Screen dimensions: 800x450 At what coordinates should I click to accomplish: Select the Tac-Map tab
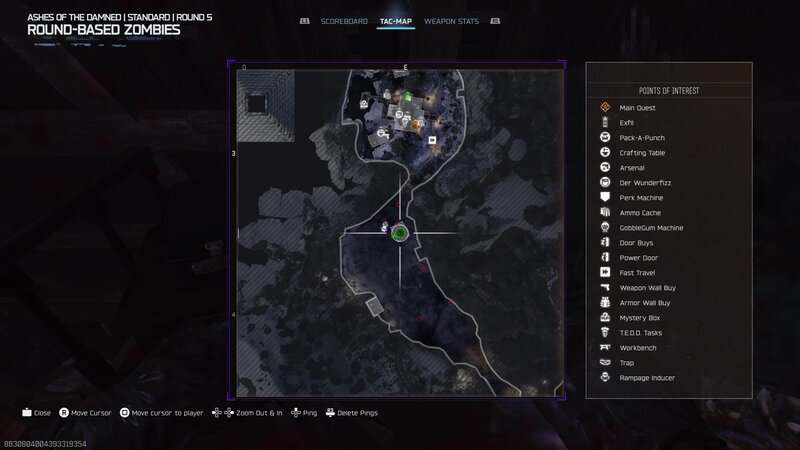click(397, 20)
